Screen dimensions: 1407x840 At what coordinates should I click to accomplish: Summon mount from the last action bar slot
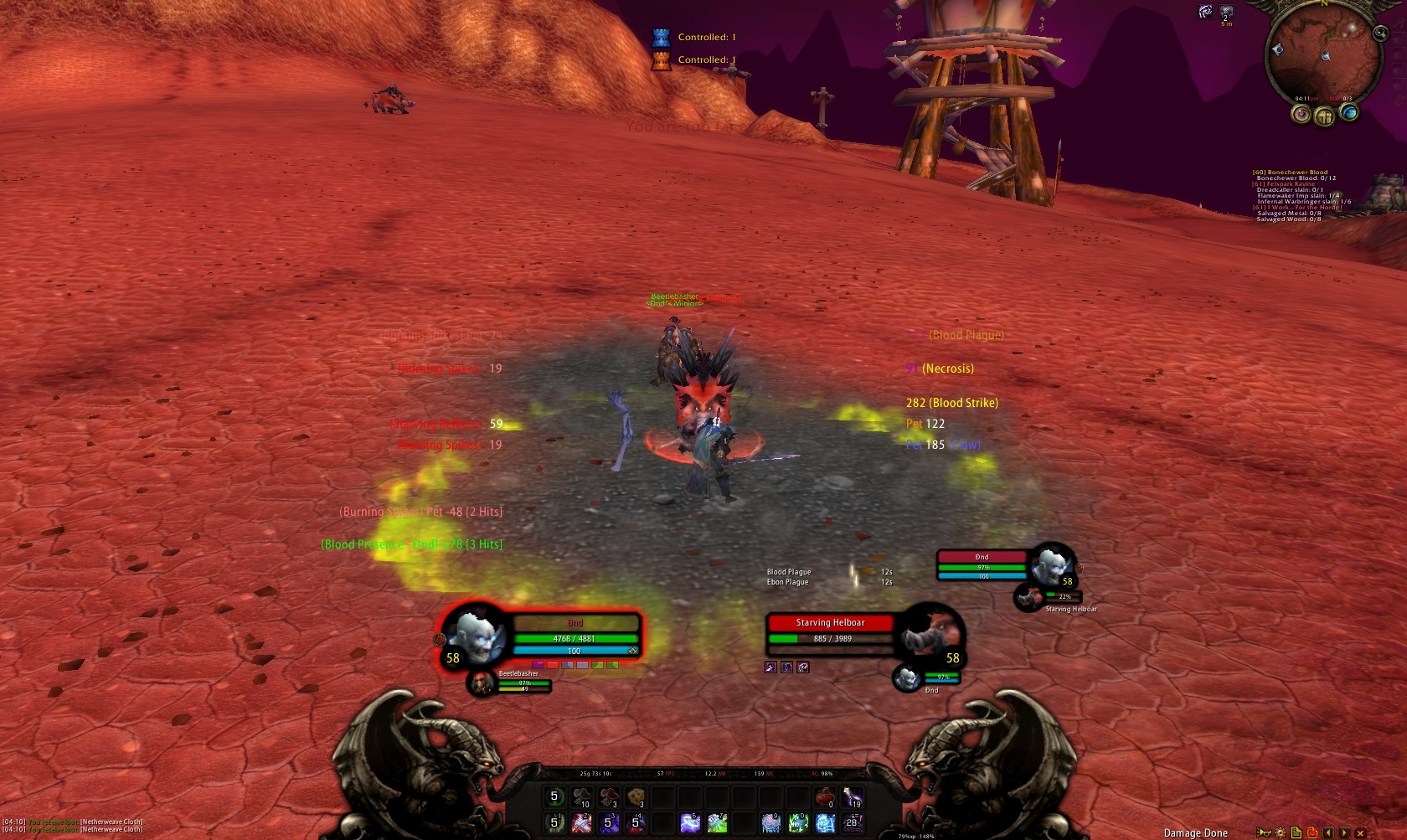852,822
